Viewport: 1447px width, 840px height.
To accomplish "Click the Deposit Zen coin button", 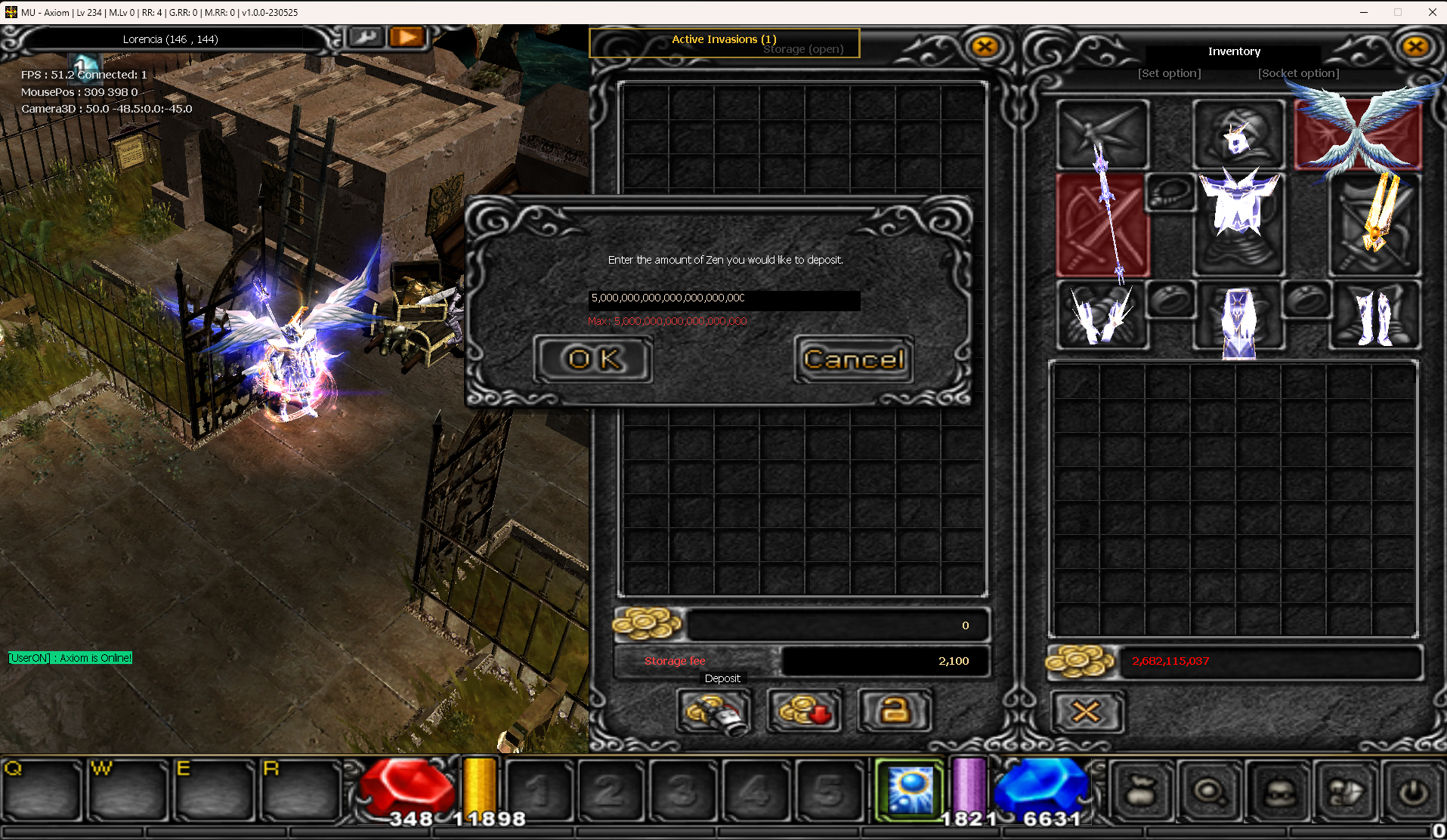I will (x=713, y=711).
